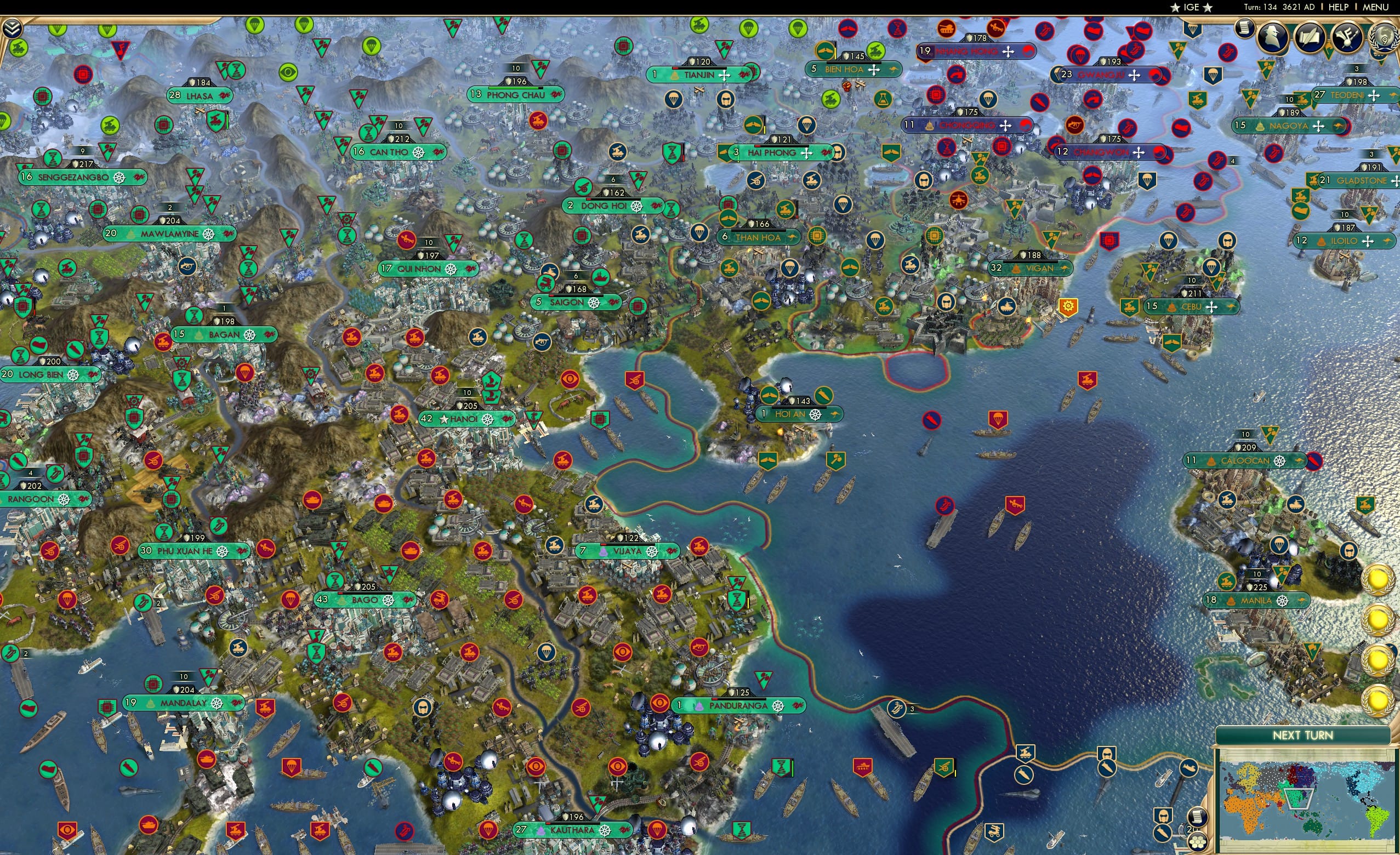
Task: Click the capital star on Hanoi's city banner
Action: pos(444,420)
